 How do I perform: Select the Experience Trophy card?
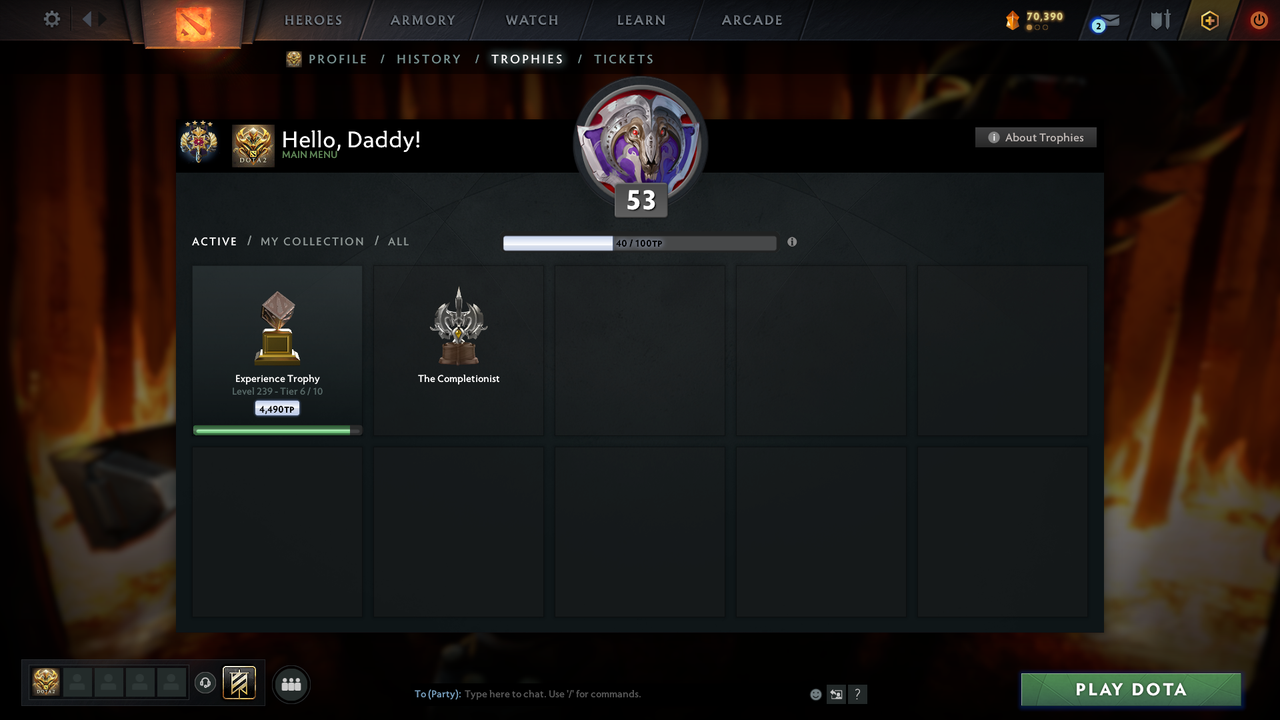click(x=277, y=348)
